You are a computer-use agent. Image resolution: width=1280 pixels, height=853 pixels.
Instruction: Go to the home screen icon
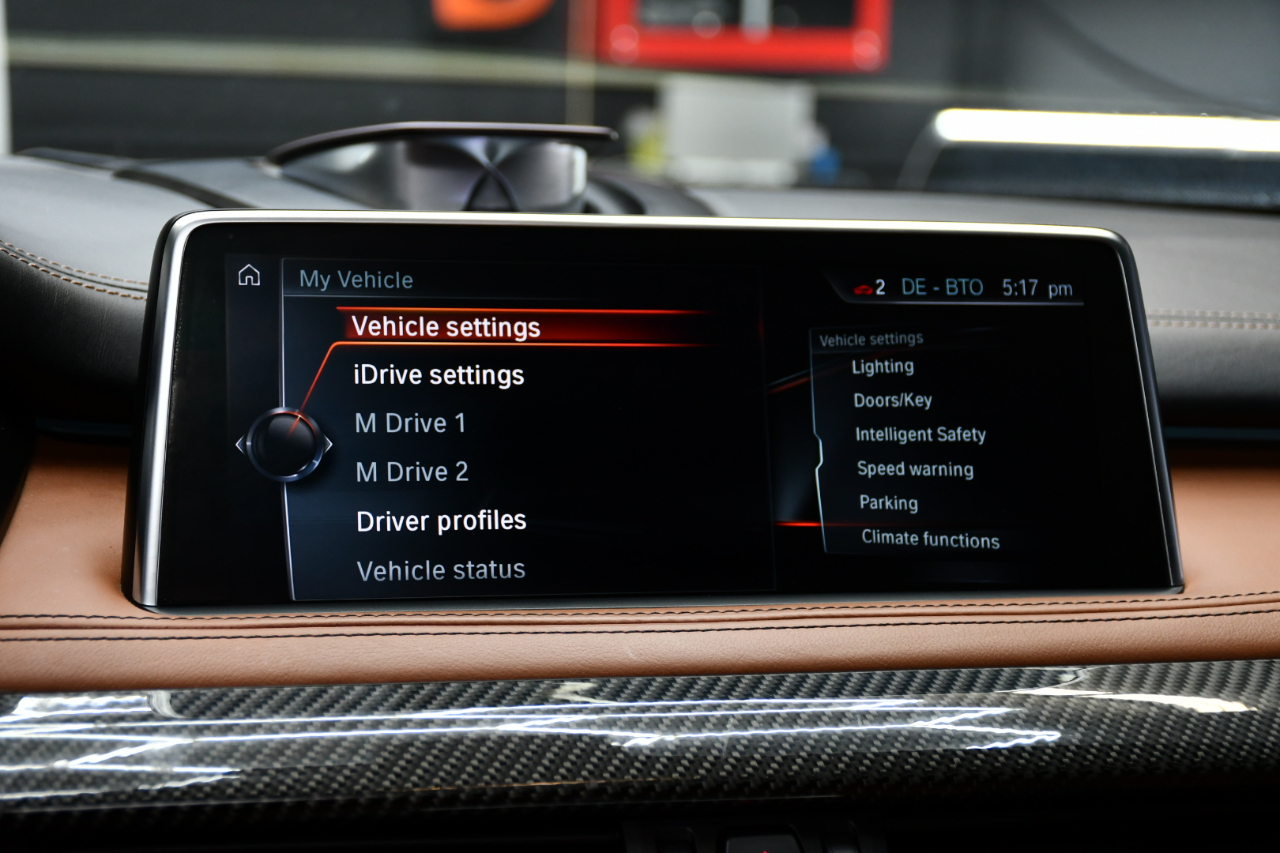click(249, 276)
